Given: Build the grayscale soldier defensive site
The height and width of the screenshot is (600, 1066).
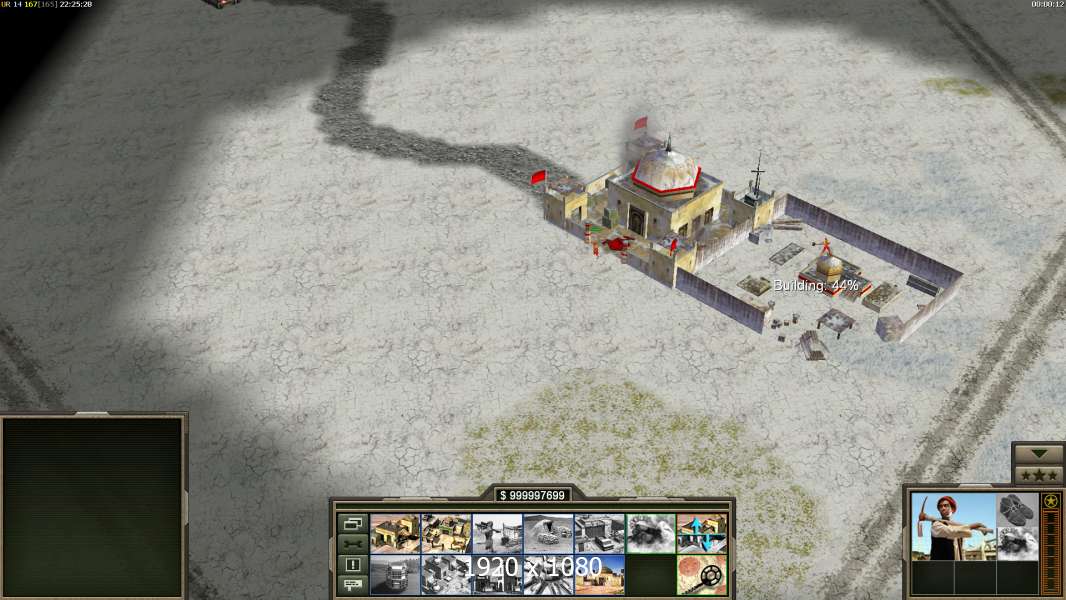Looking at the screenshot, I should pyautogui.click(x=497, y=534).
